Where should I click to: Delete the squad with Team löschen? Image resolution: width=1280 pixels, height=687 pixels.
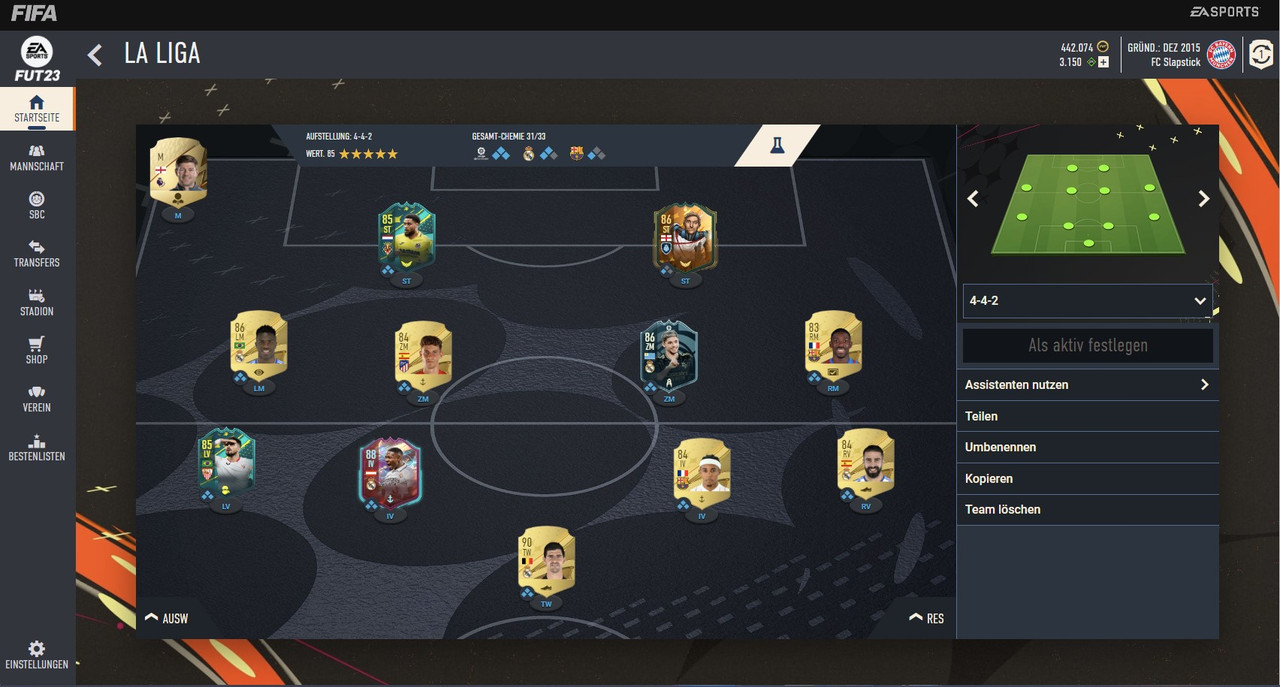coord(1087,509)
